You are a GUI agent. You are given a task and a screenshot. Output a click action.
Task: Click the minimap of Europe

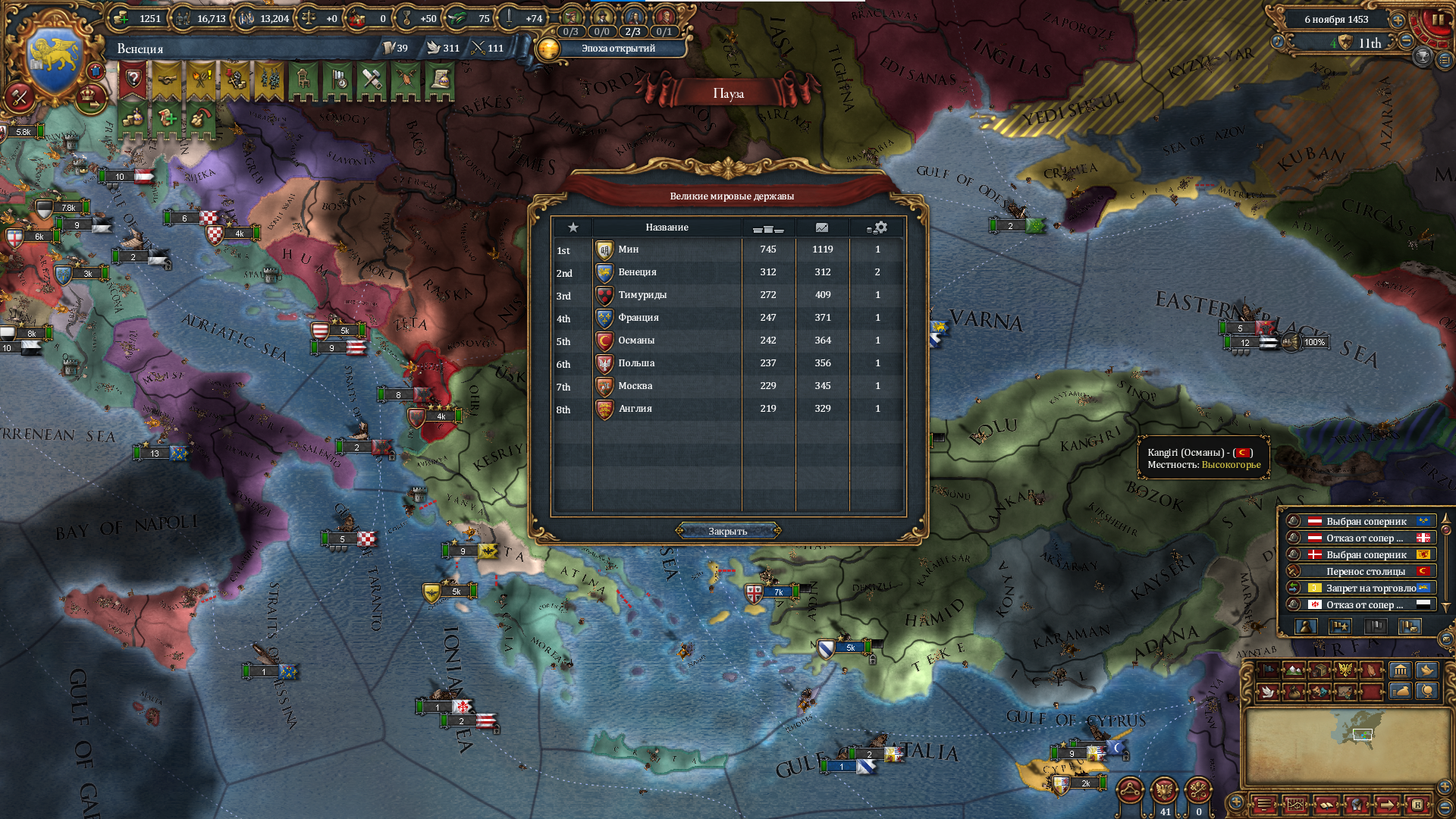(x=1346, y=743)
